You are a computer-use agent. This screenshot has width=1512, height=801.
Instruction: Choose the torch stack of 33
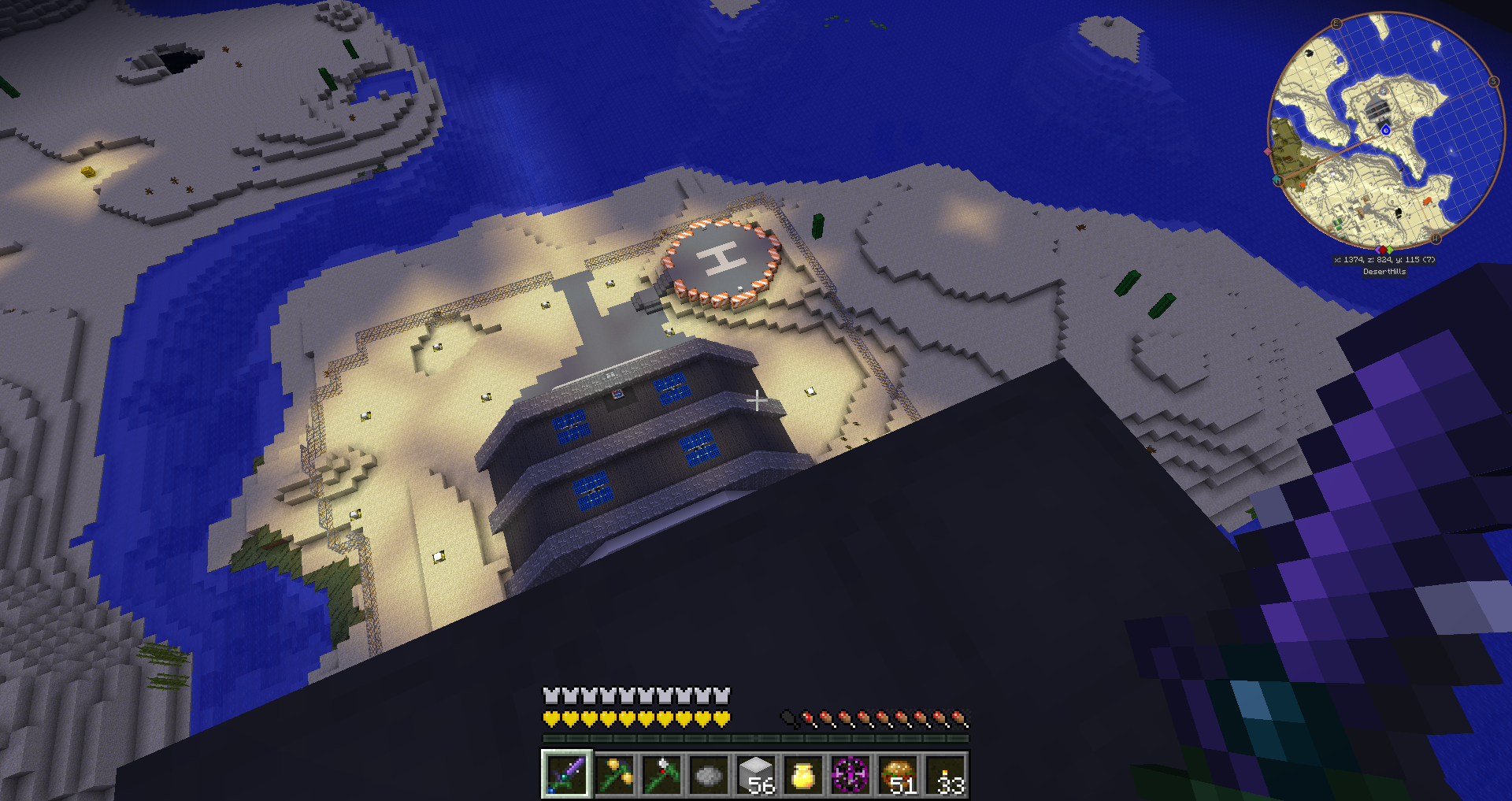click(x=945, y=774)
